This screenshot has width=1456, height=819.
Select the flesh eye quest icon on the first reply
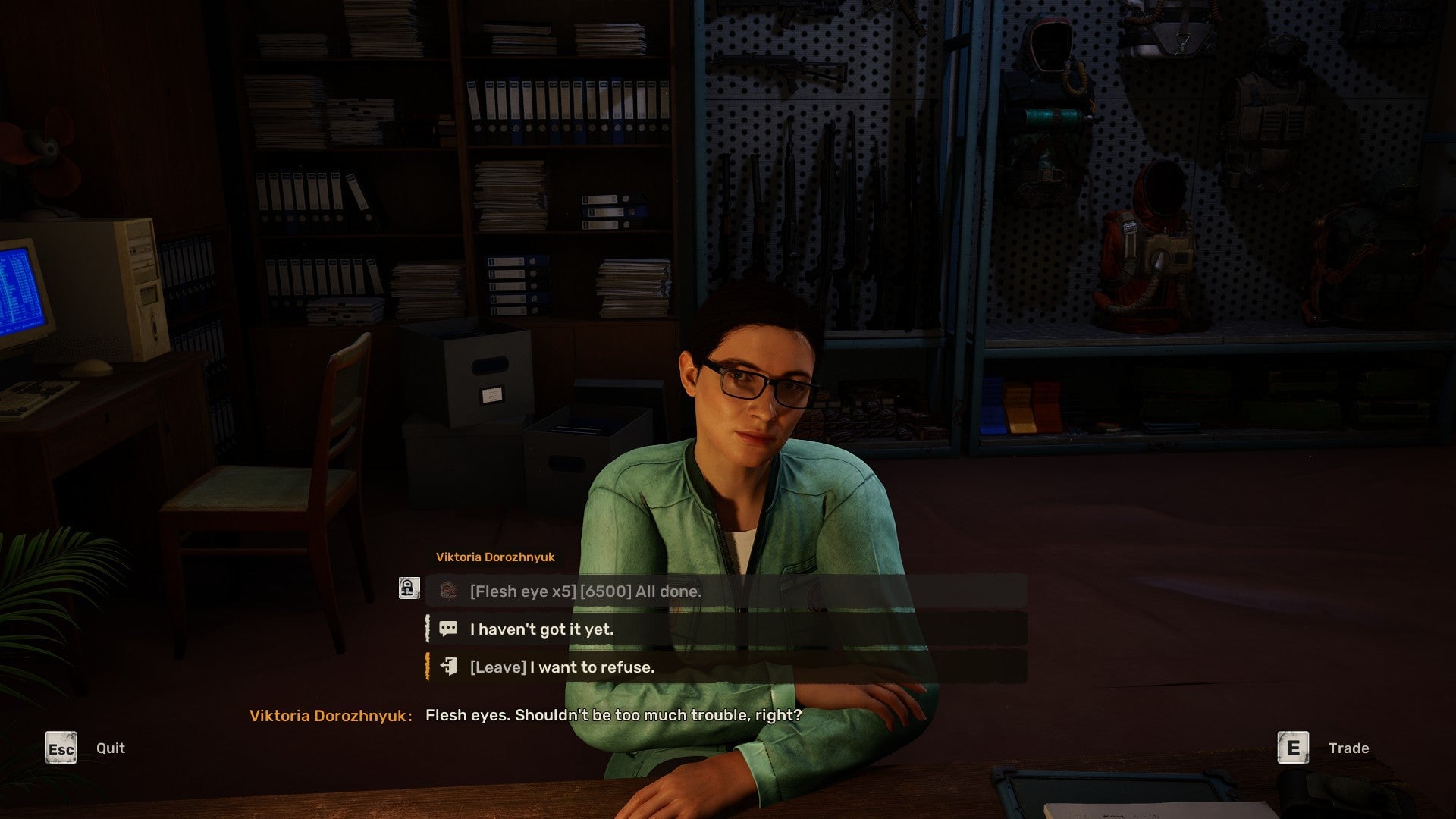pos(449,591)
